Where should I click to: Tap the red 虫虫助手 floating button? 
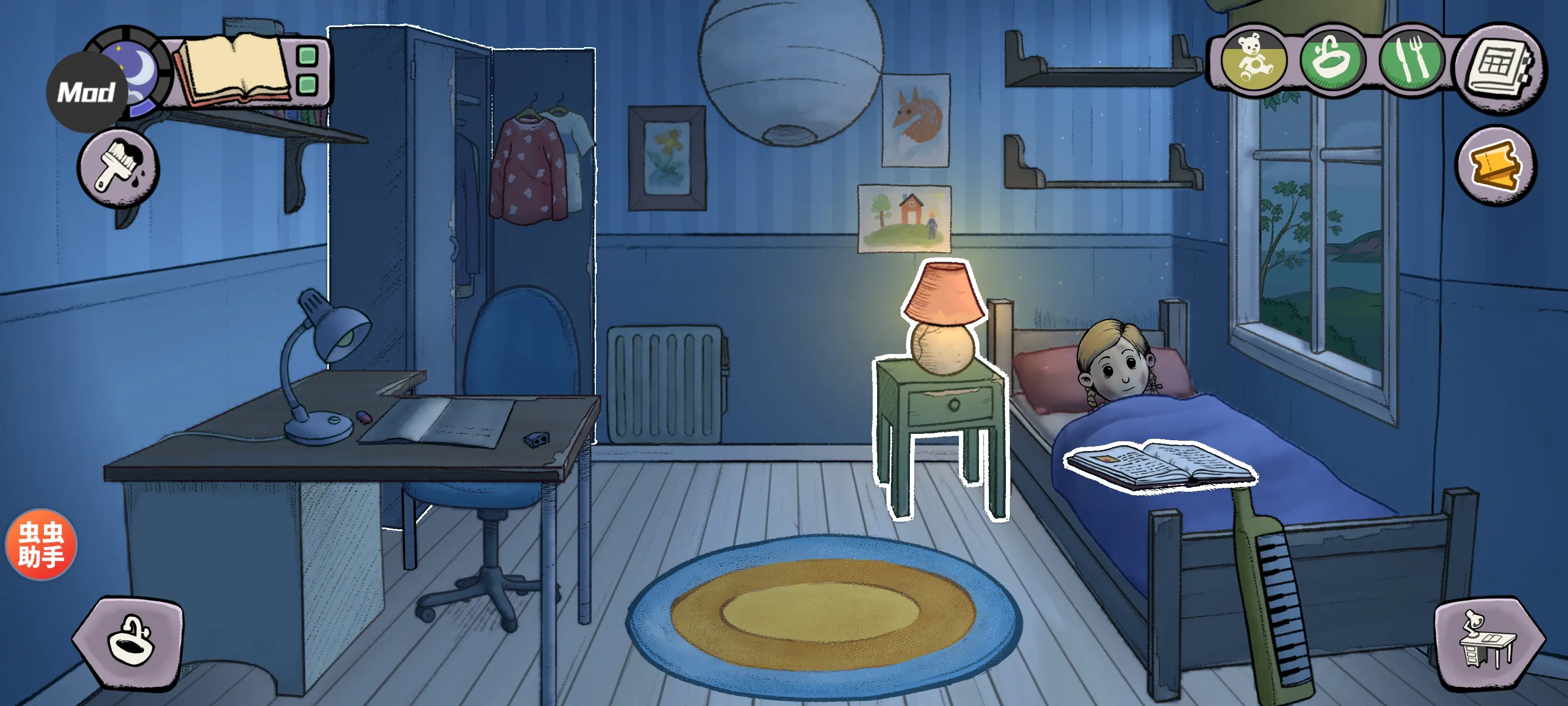click(41, 544)
